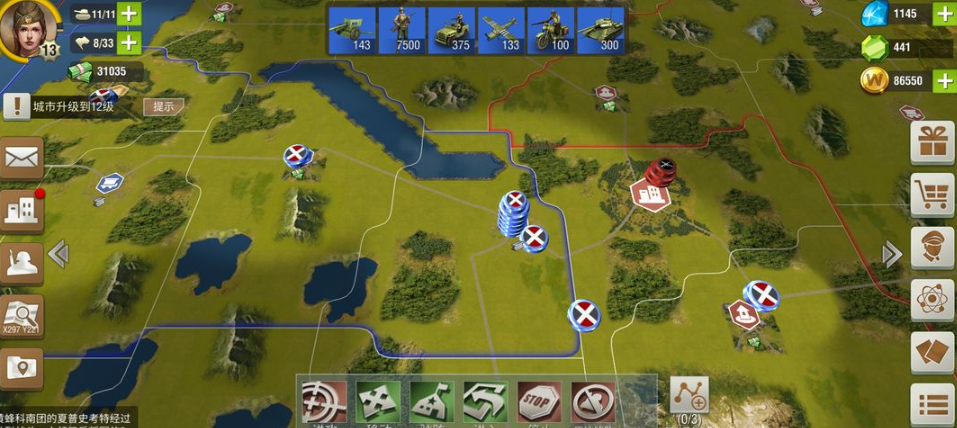The height and width of the screenshot is (428, 957).
Task: Select the infantry unit card showing 7500
Action: pos(401,30)
